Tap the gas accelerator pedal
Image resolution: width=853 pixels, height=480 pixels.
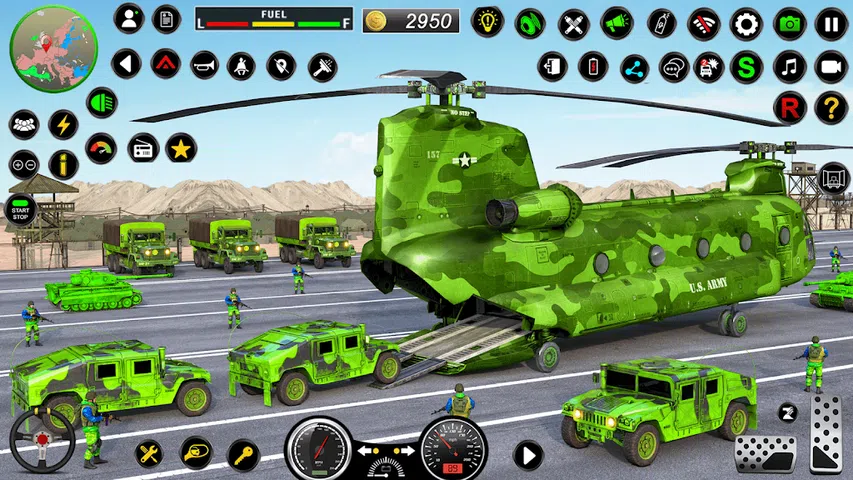825,432
